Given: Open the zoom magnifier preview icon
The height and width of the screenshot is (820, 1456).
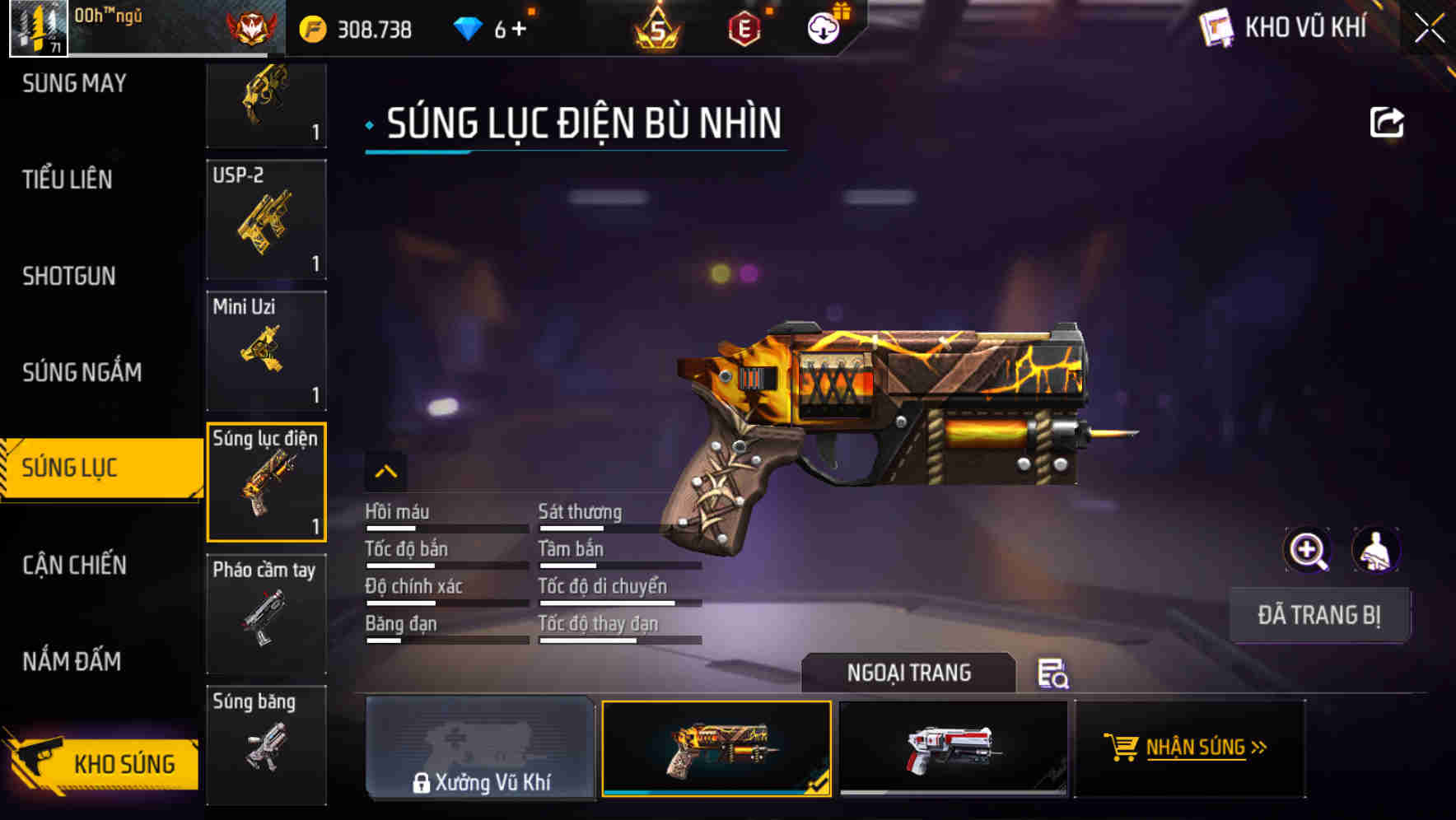Looking at the screenshot, I should [x=1307, y=549].
